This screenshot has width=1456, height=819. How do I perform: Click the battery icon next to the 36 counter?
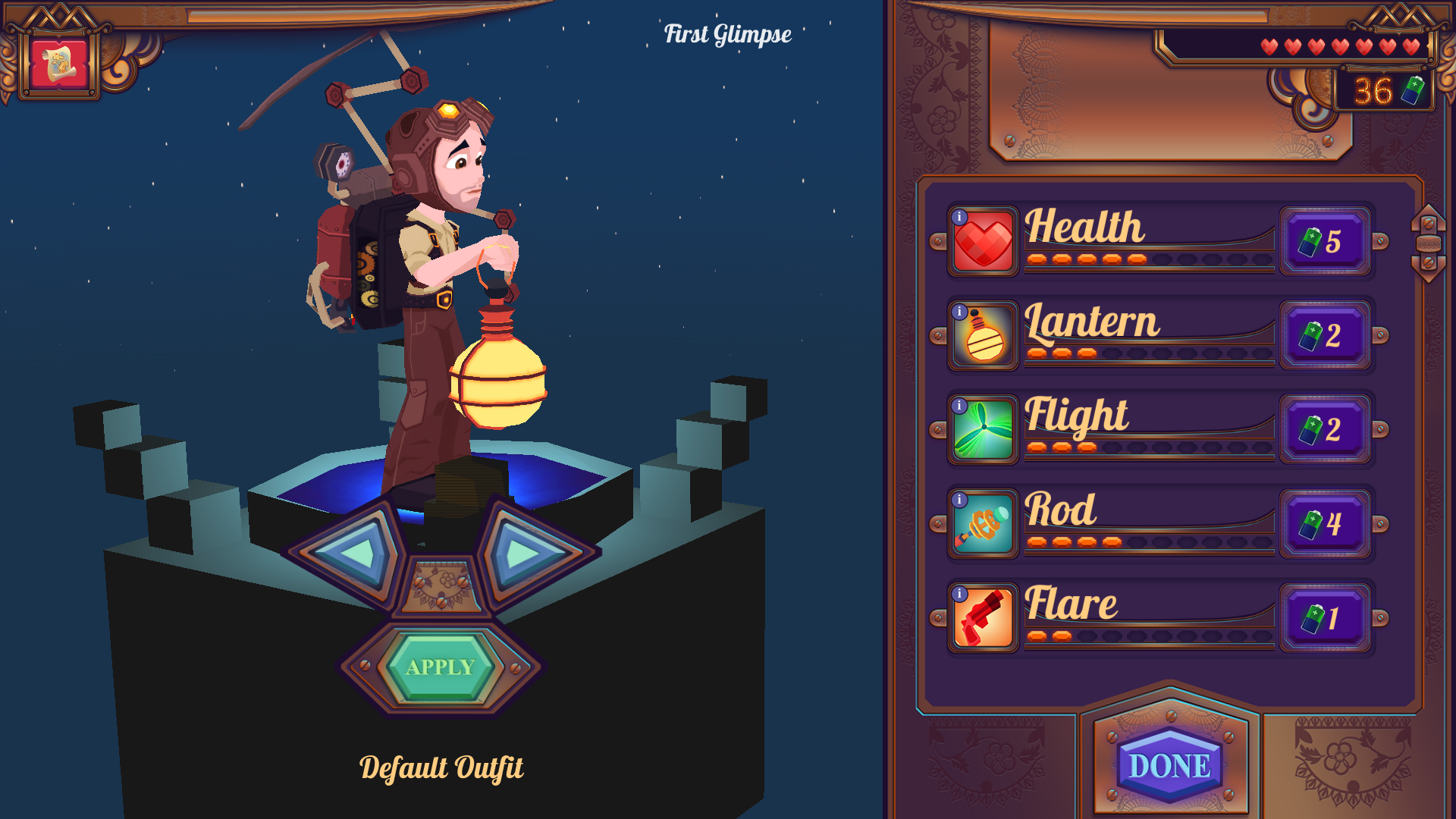(1412, 91)
